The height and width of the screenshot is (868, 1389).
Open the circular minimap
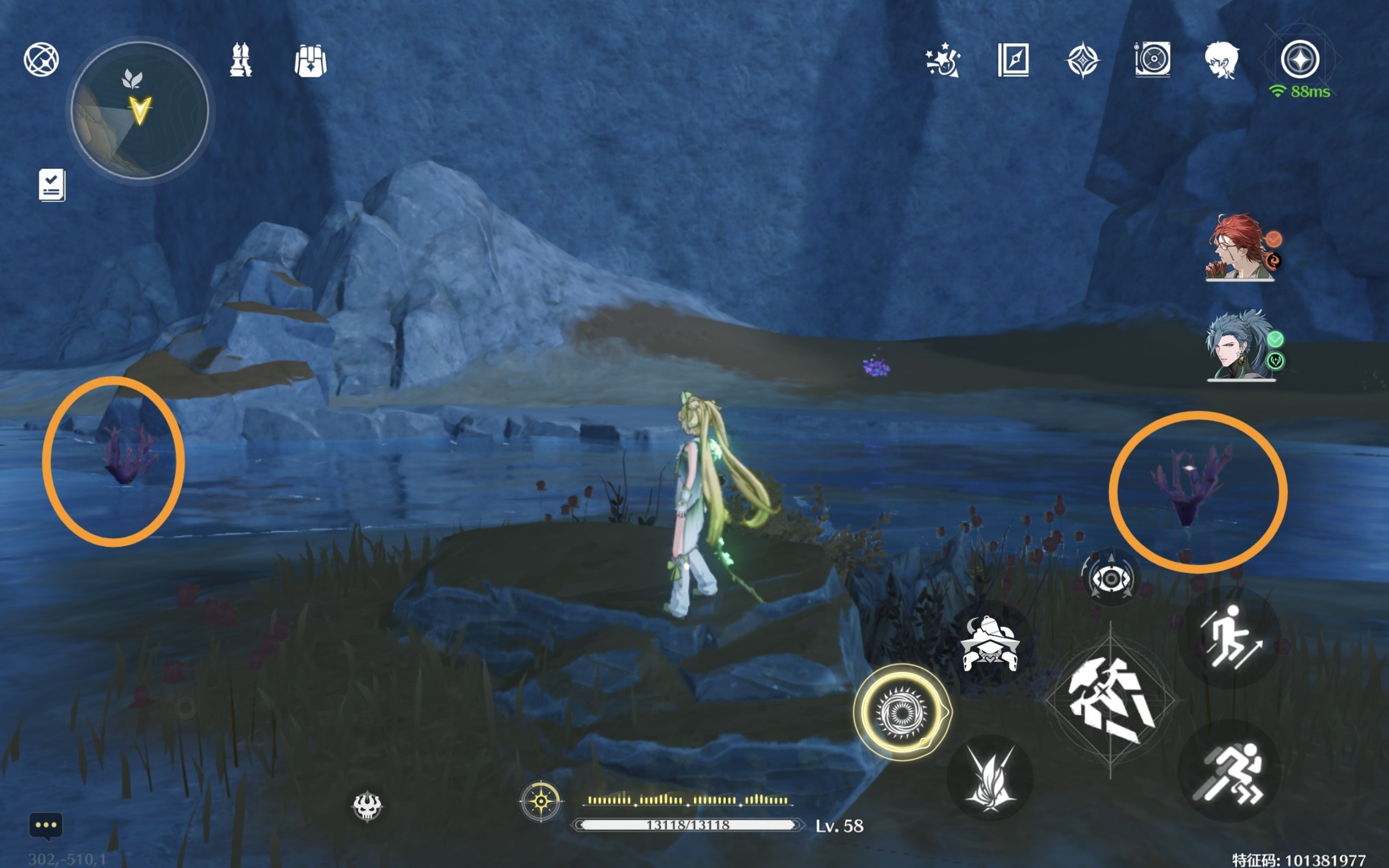tap(139, 110)
